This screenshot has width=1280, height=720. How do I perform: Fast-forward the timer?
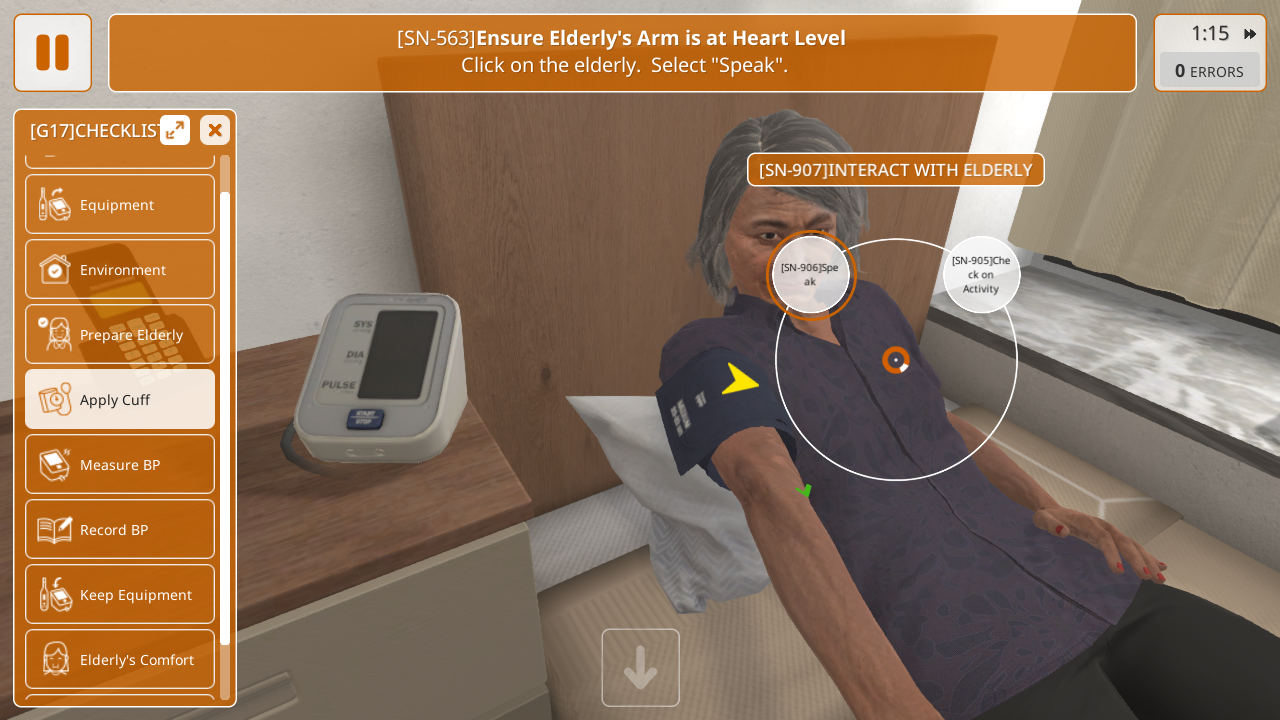(1250, 34)
